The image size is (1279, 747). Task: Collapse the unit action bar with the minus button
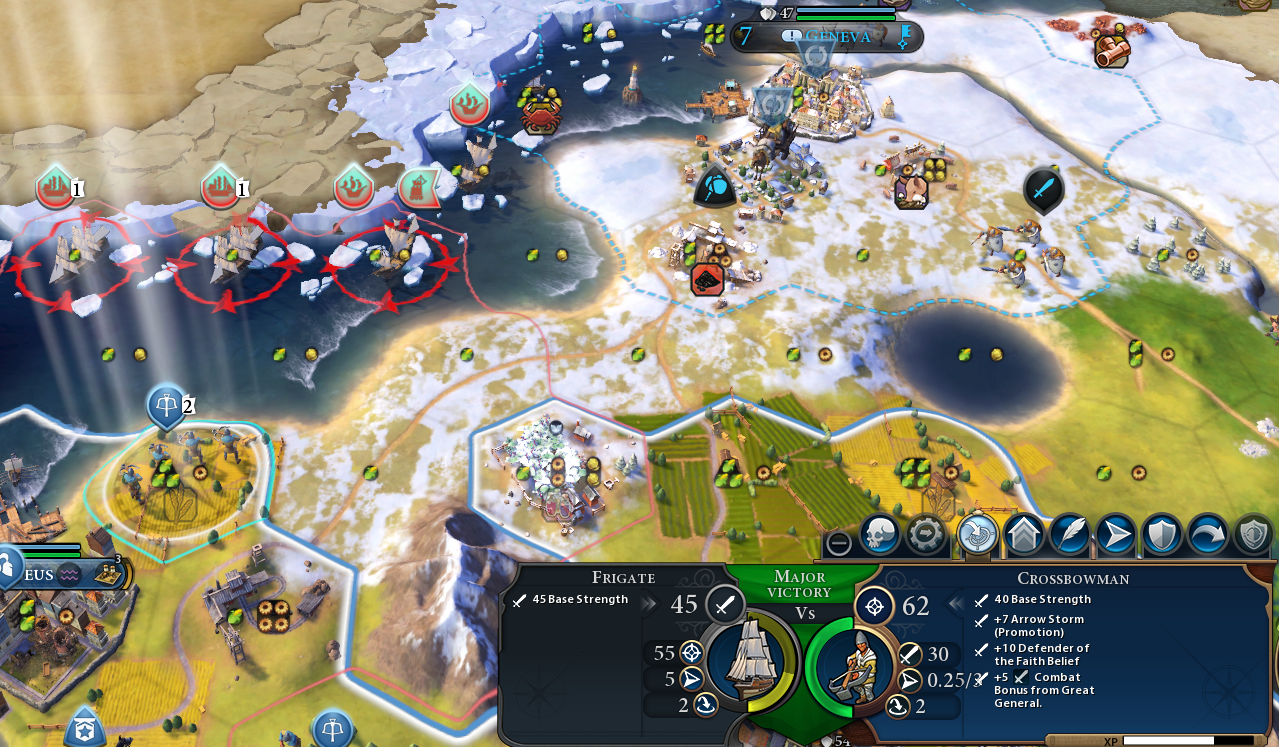(840, 543)
